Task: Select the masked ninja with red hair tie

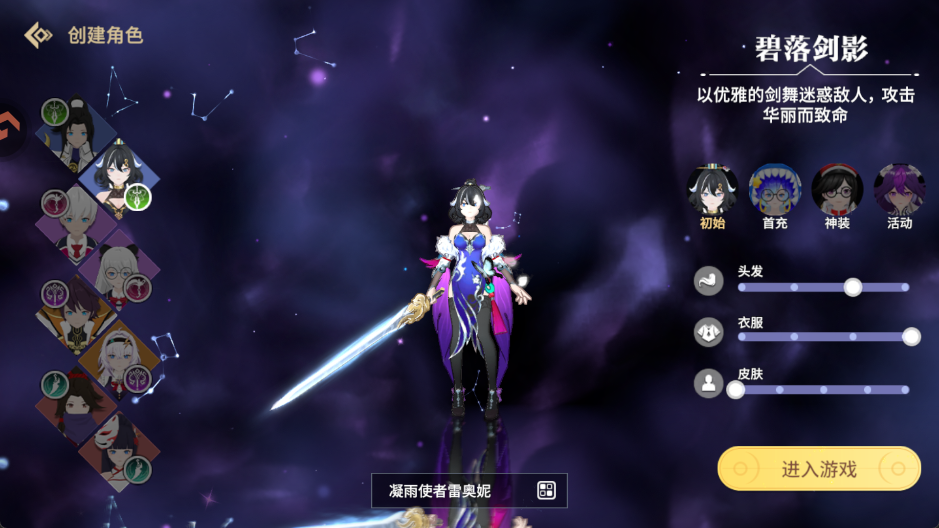Action: (75, 404)
